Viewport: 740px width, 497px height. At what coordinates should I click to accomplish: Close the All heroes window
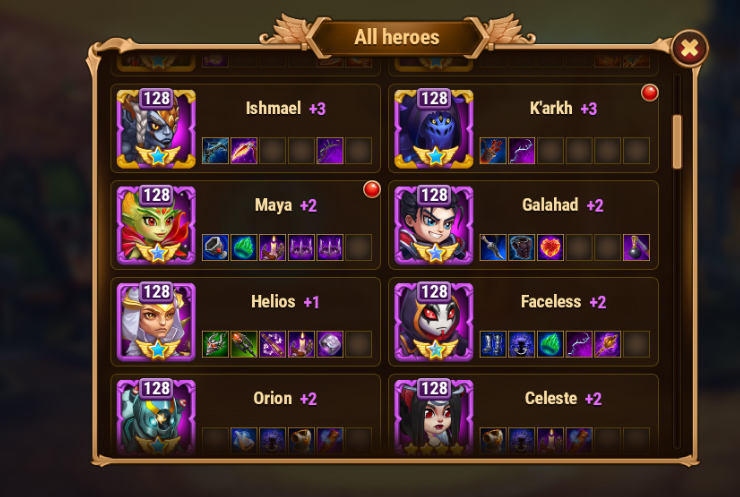click(x=689, y=48)
